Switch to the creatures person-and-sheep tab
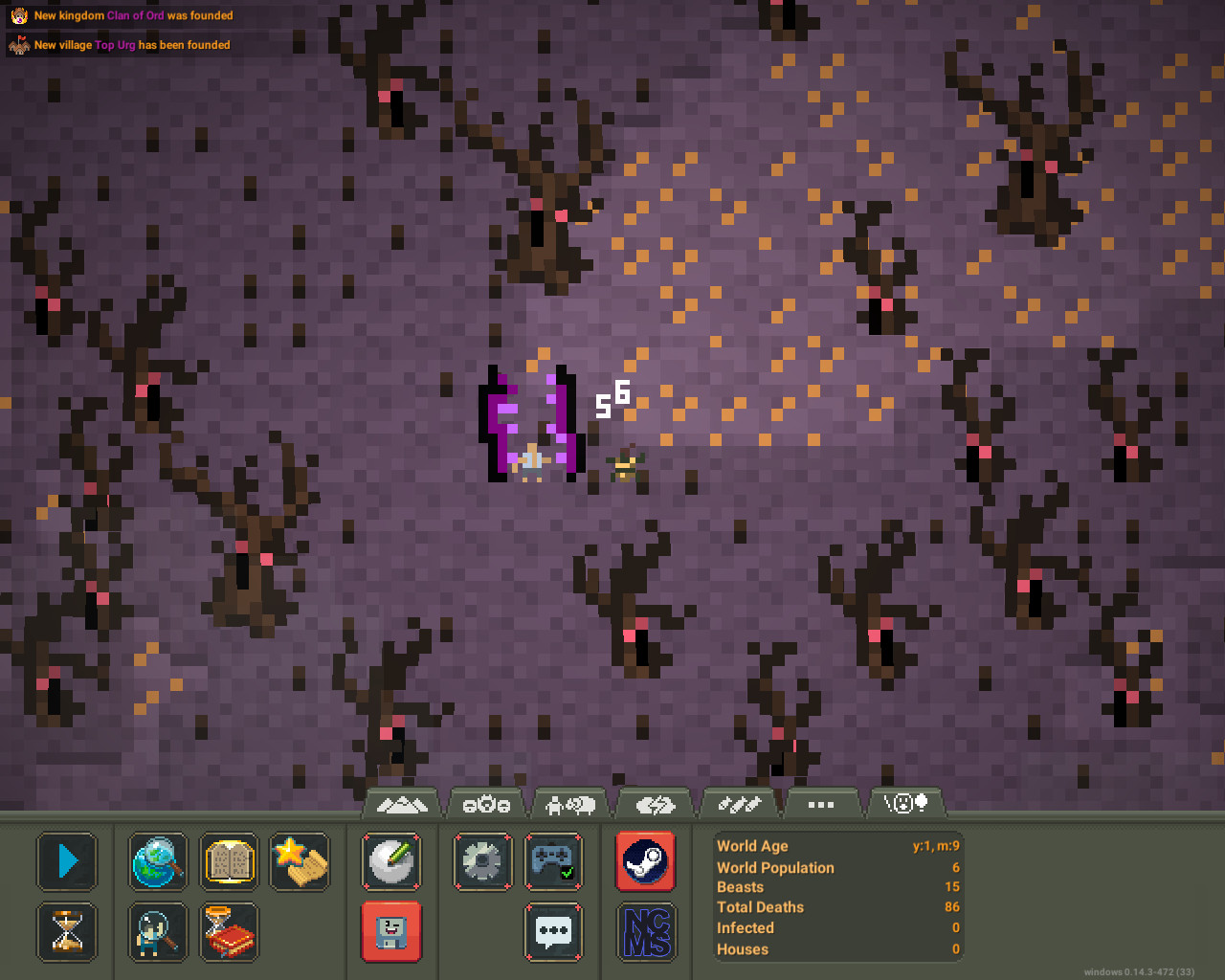This screenshot has height=980, width=1225. (570, 805)
